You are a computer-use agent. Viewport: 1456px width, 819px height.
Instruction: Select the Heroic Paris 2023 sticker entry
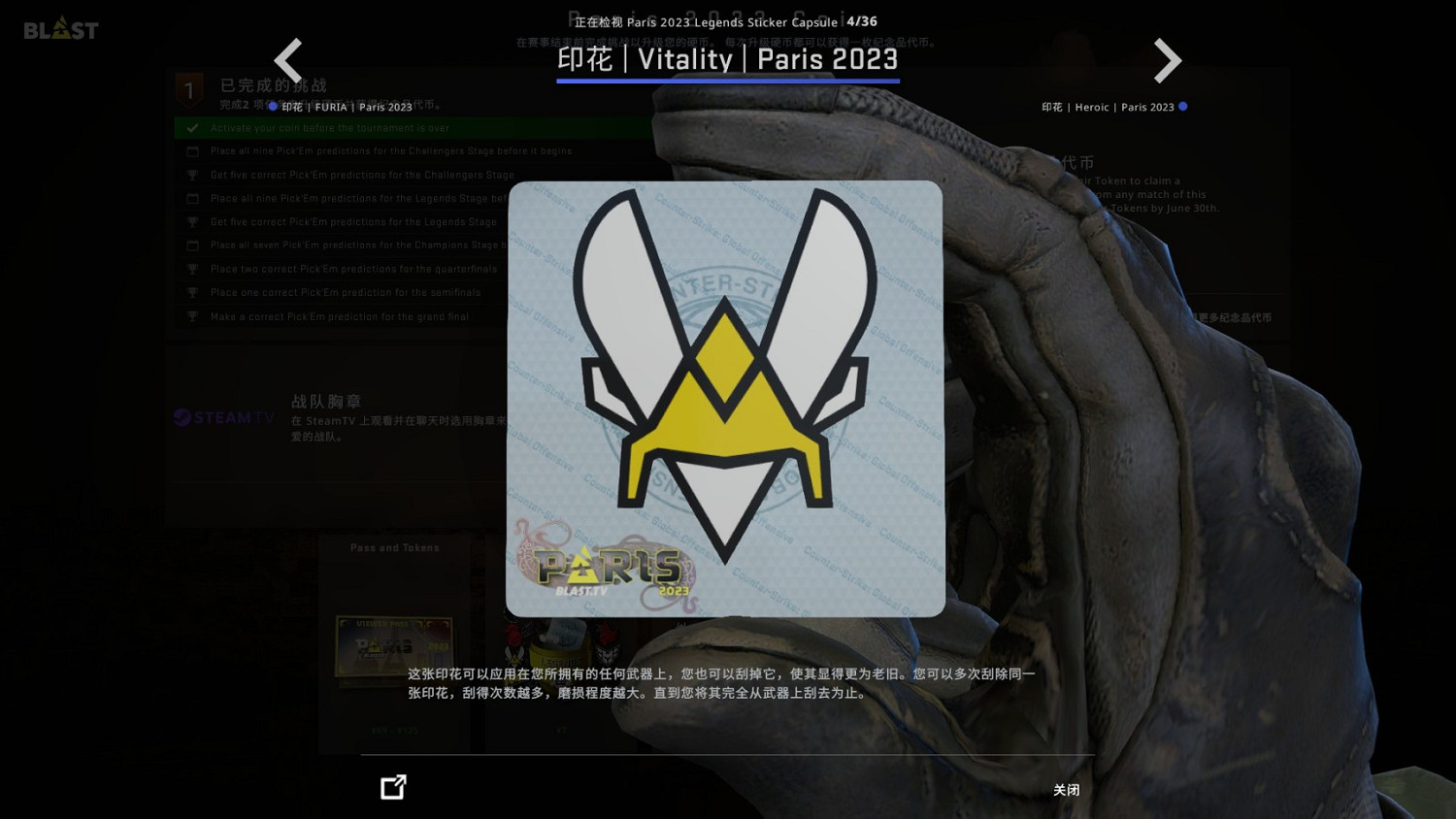1107,107
